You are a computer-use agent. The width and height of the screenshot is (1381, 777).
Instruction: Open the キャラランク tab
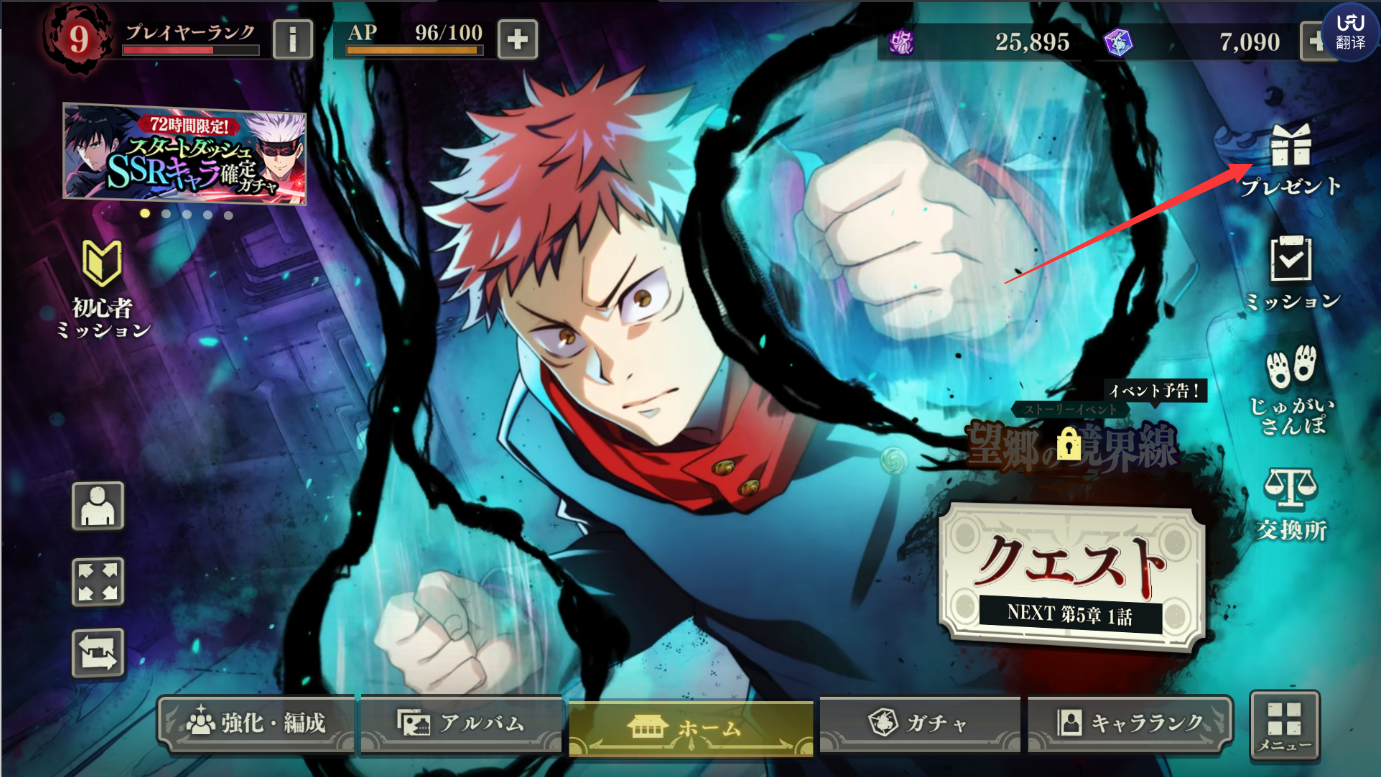click(1130, 723)
